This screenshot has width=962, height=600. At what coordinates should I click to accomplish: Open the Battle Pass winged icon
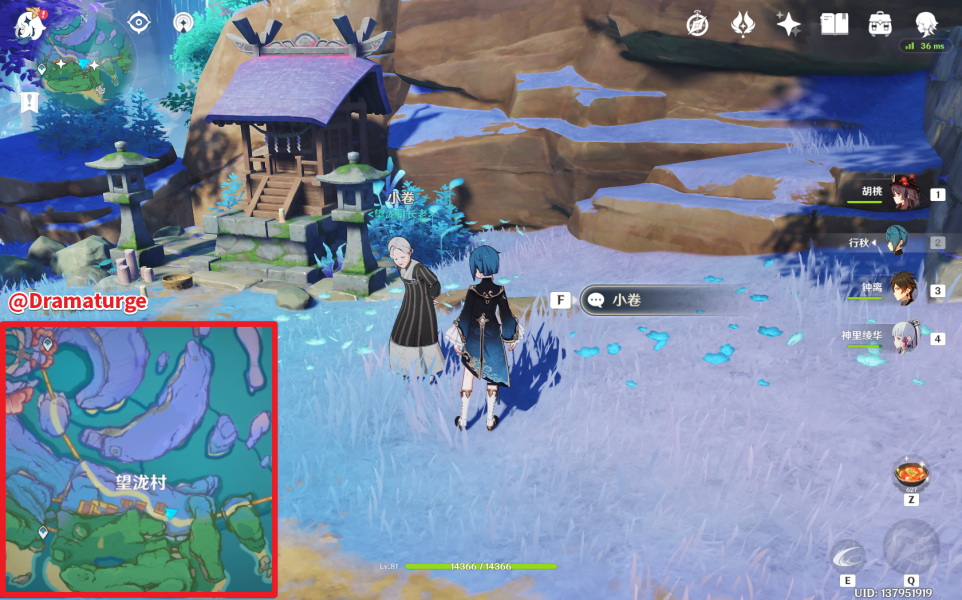(x=743, y=24)
